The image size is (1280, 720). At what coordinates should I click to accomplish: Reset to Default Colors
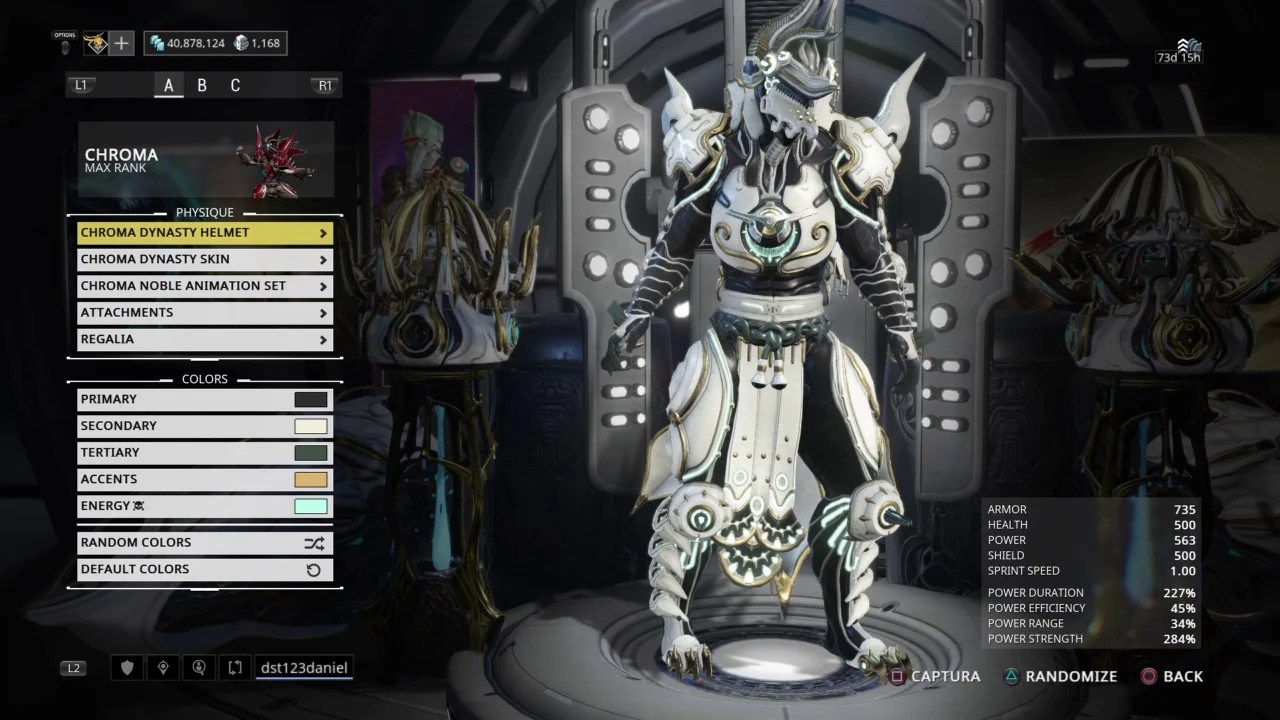click(204, 570)
